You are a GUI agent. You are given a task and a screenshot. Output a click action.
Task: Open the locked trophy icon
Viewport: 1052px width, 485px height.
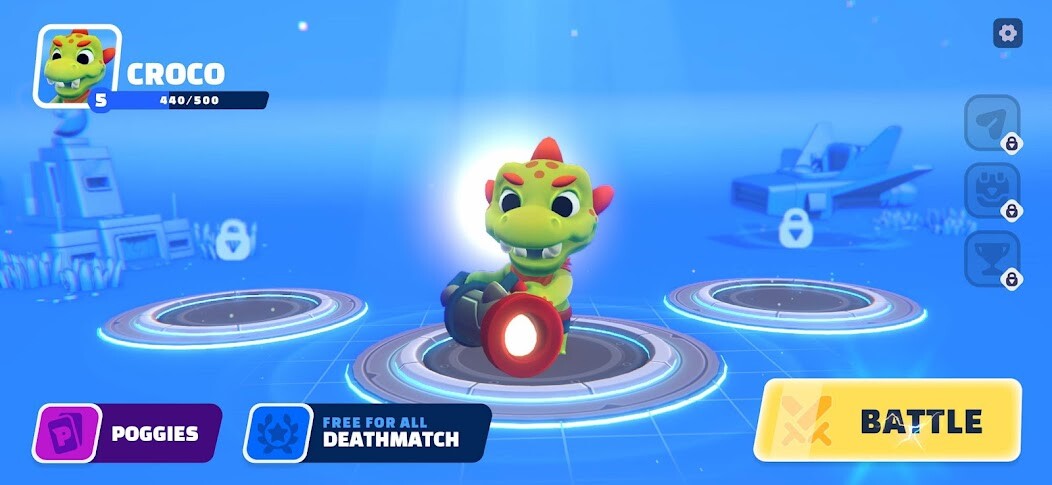pos(991,257)
